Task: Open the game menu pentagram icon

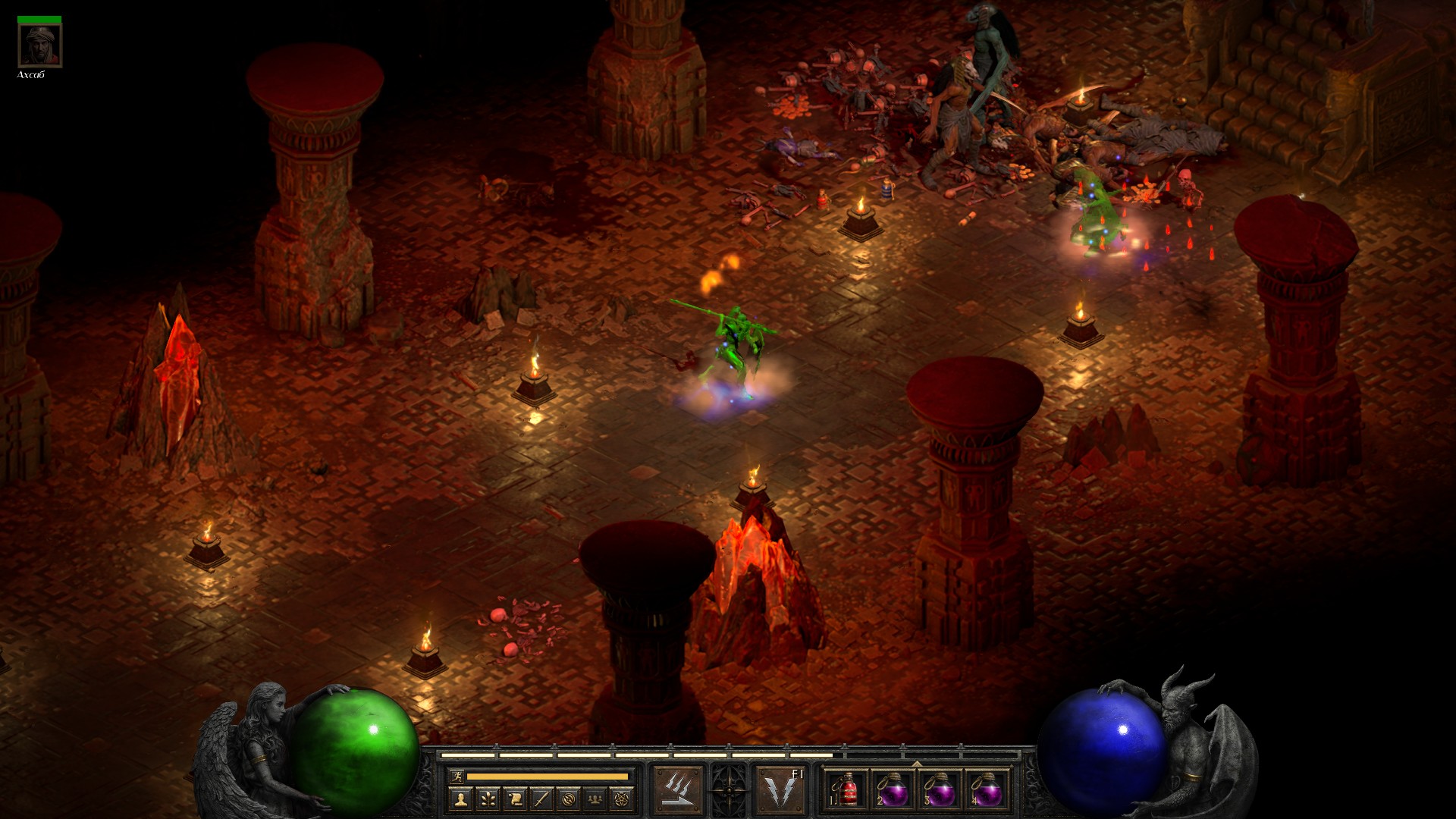Action: [x=623, y=799]
